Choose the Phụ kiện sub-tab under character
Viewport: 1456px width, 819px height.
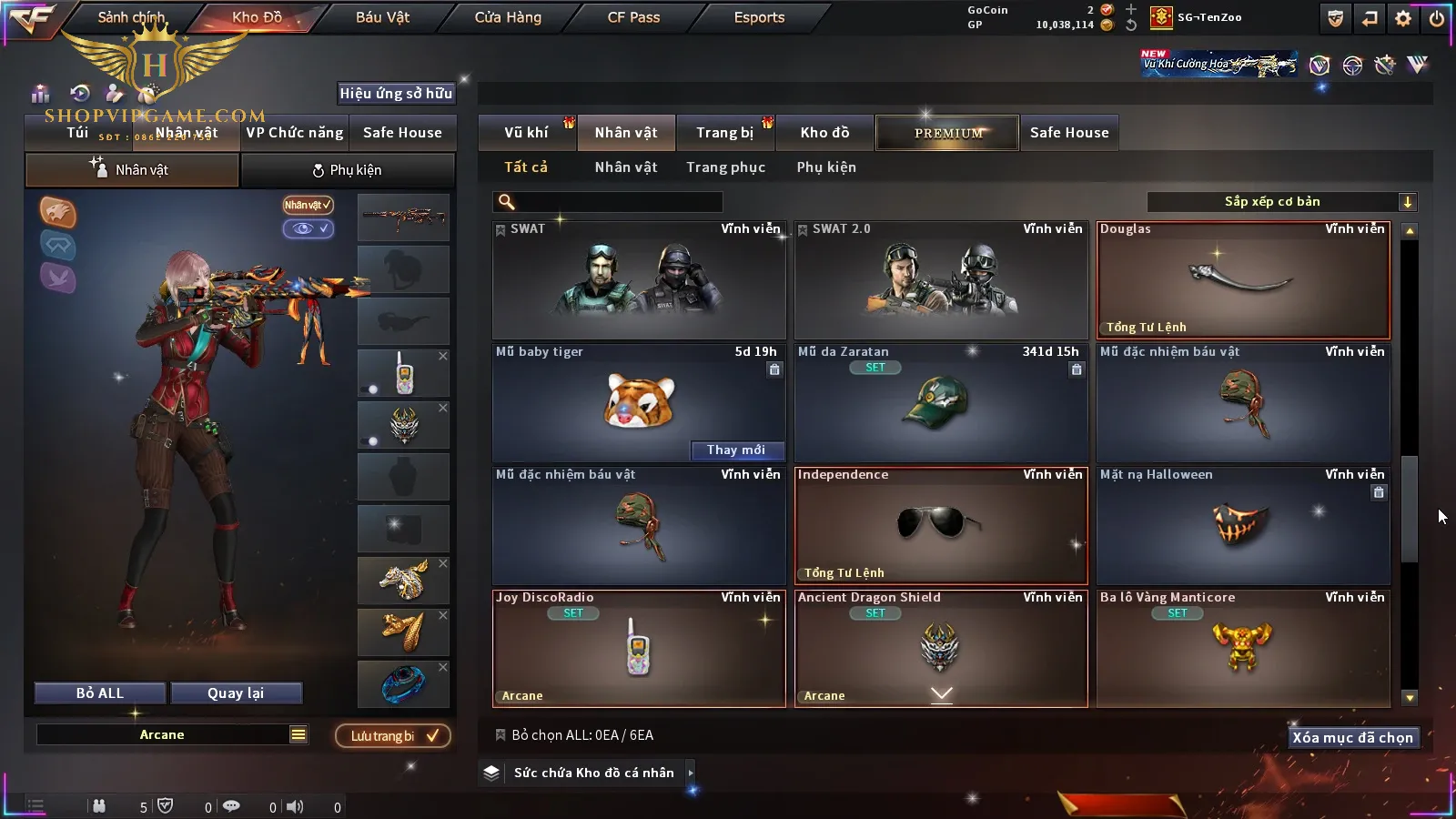(x=348, y=170)
